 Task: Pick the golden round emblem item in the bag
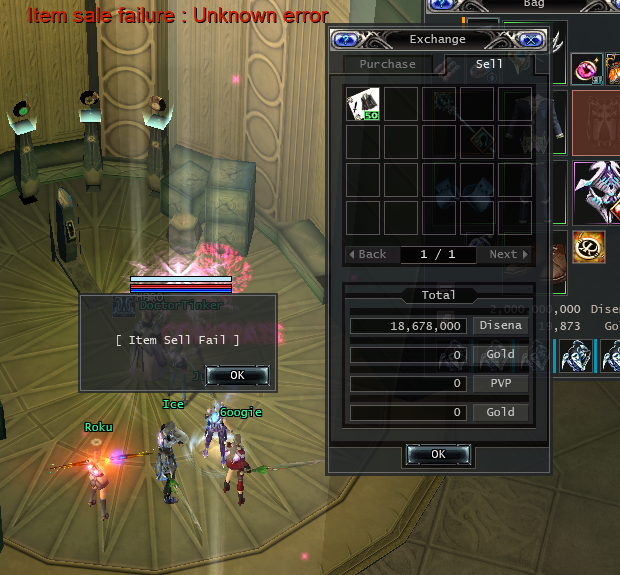[x=585, y=246]
